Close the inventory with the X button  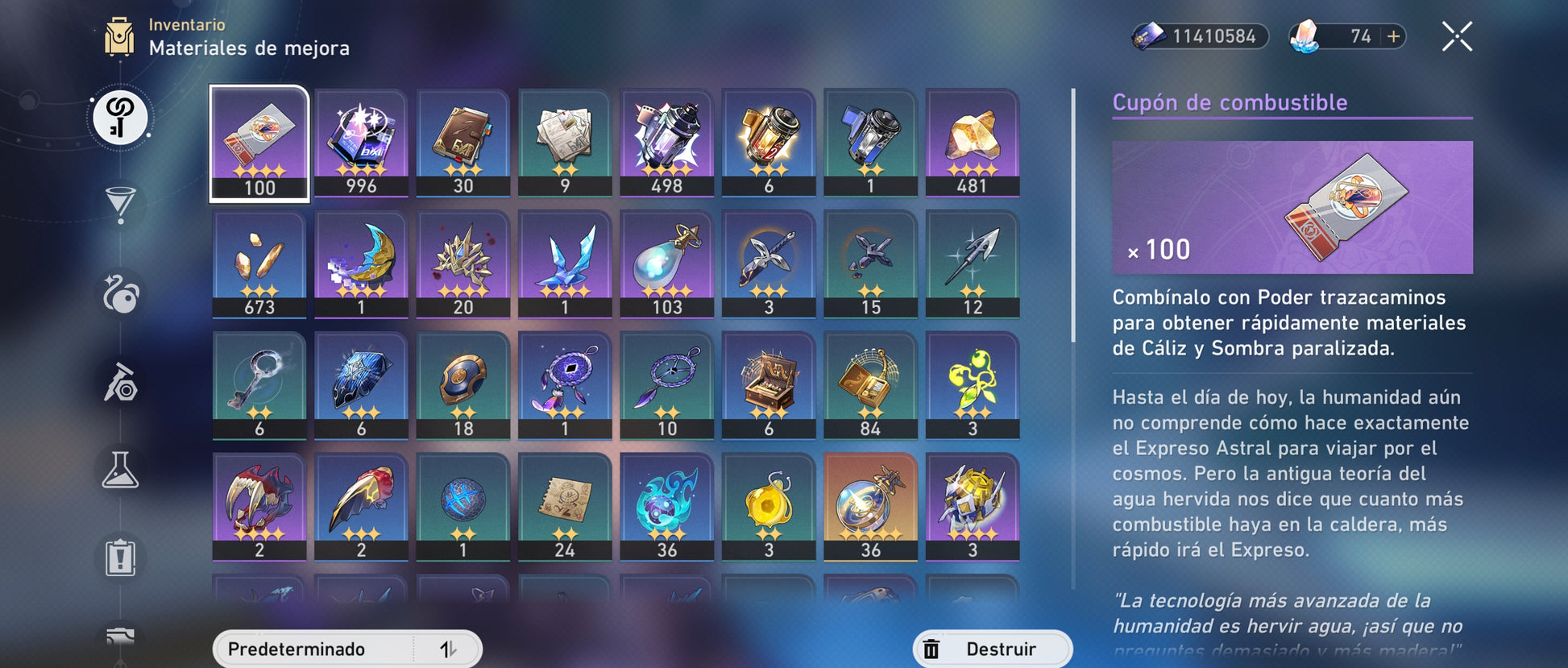click(1457, 37)
